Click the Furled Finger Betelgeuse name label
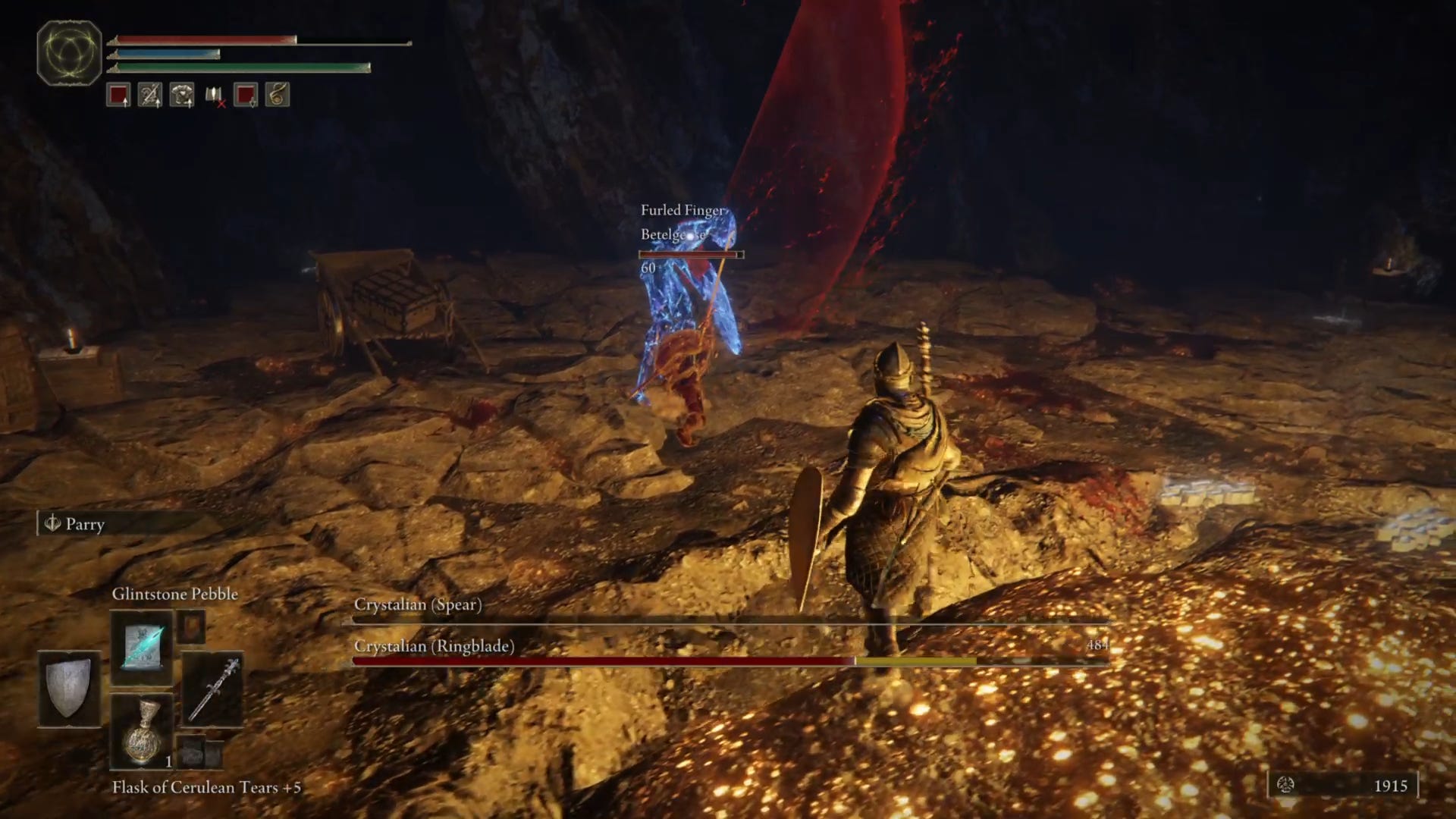 (x=683, y=220)
